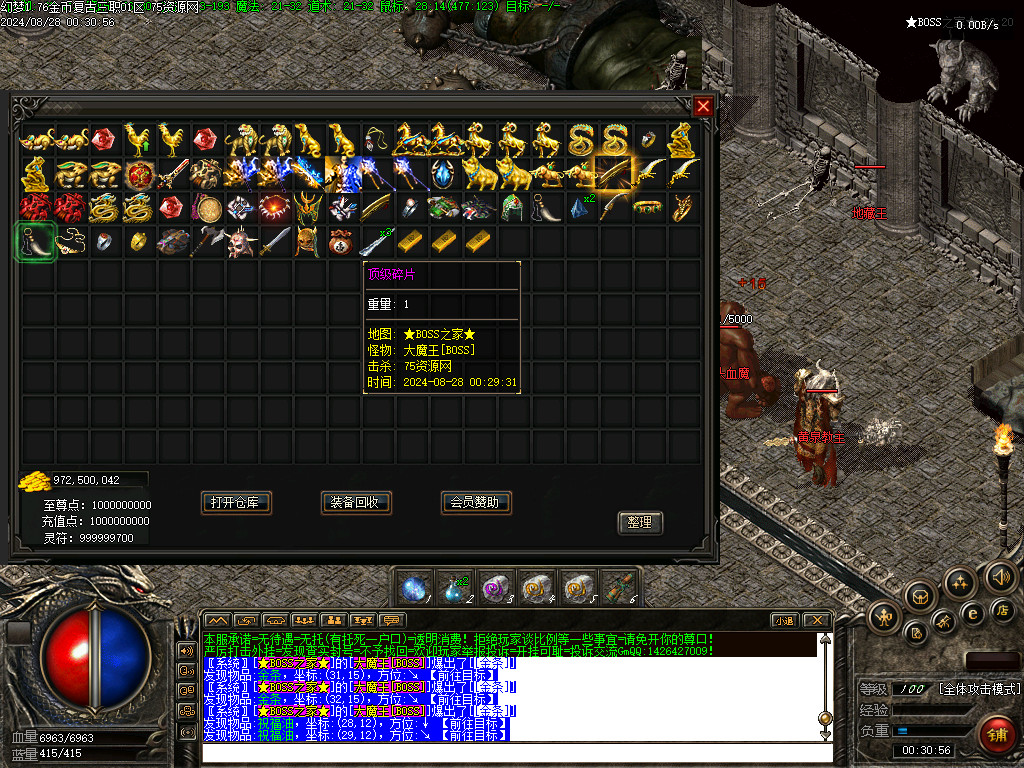Sort the bag with 整理 button
The image size is (1024, 768).
(639, 522)
